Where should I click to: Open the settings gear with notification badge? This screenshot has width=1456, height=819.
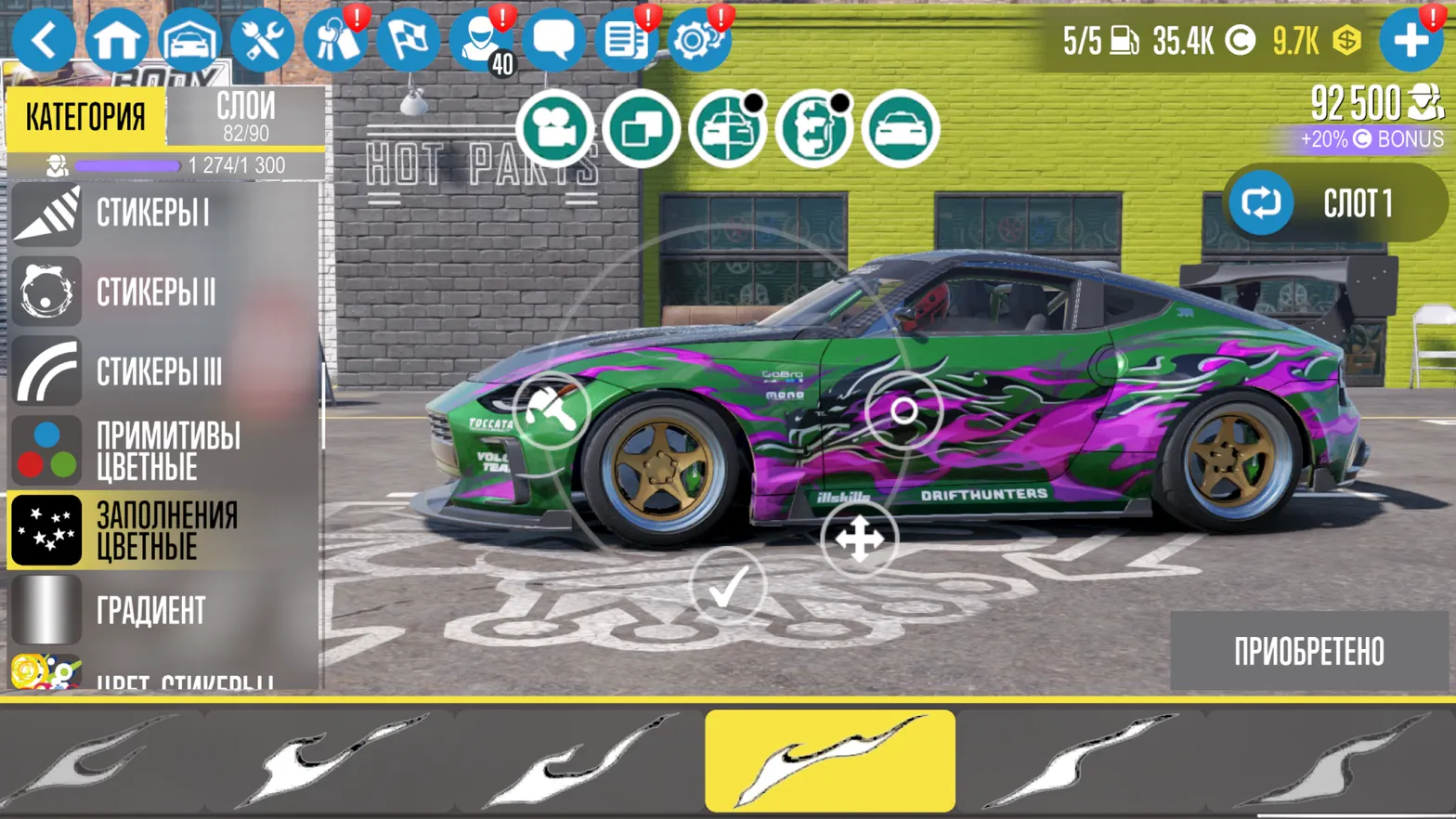coord(699,39)
